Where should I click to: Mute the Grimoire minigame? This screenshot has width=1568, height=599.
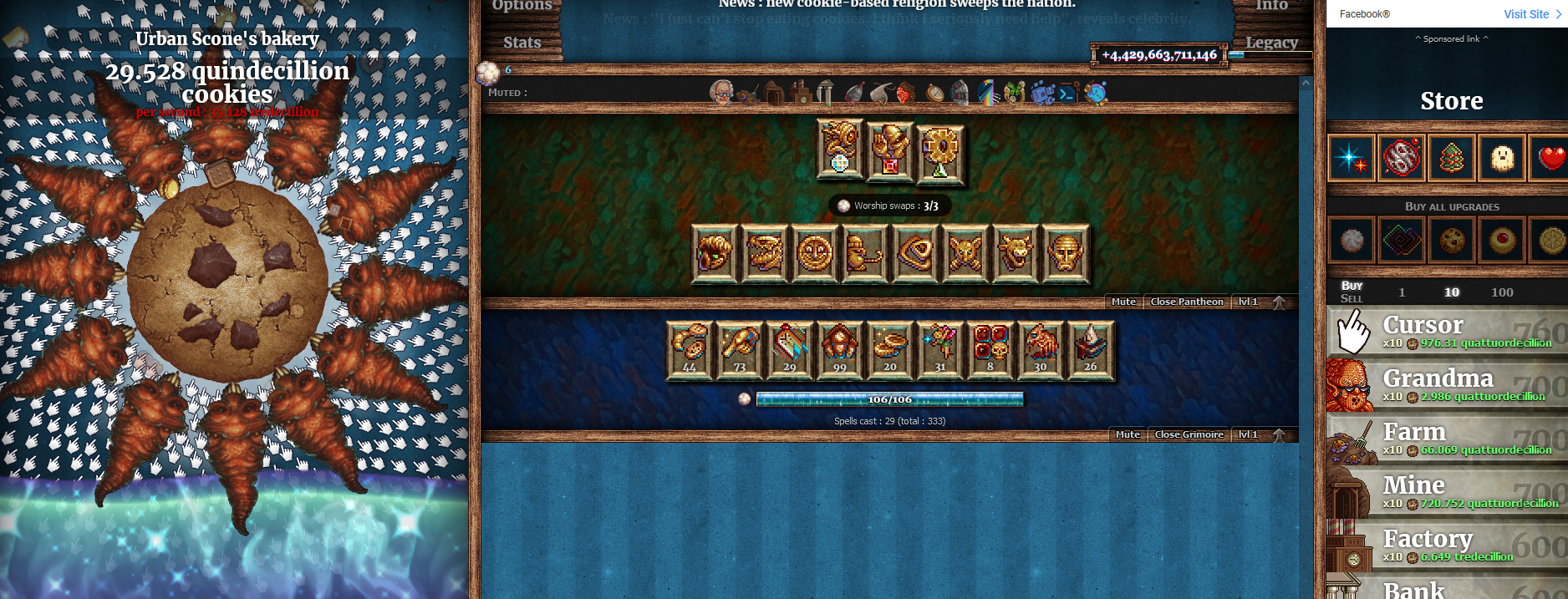[1128, 434]
